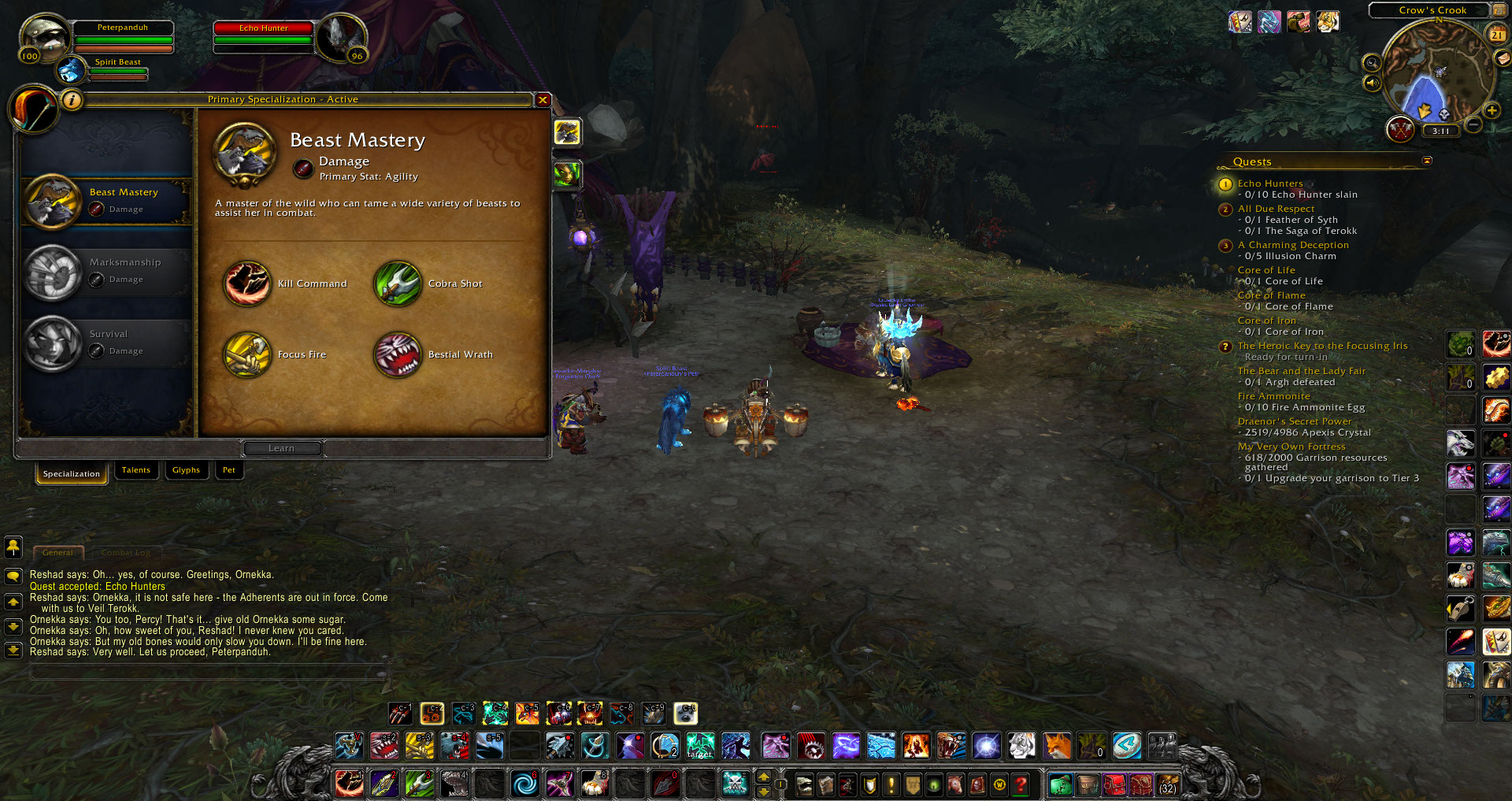Inspect the Focus Fire ability icon
The height and width of the screenshot is (801, 1512).
coord(247,354)
